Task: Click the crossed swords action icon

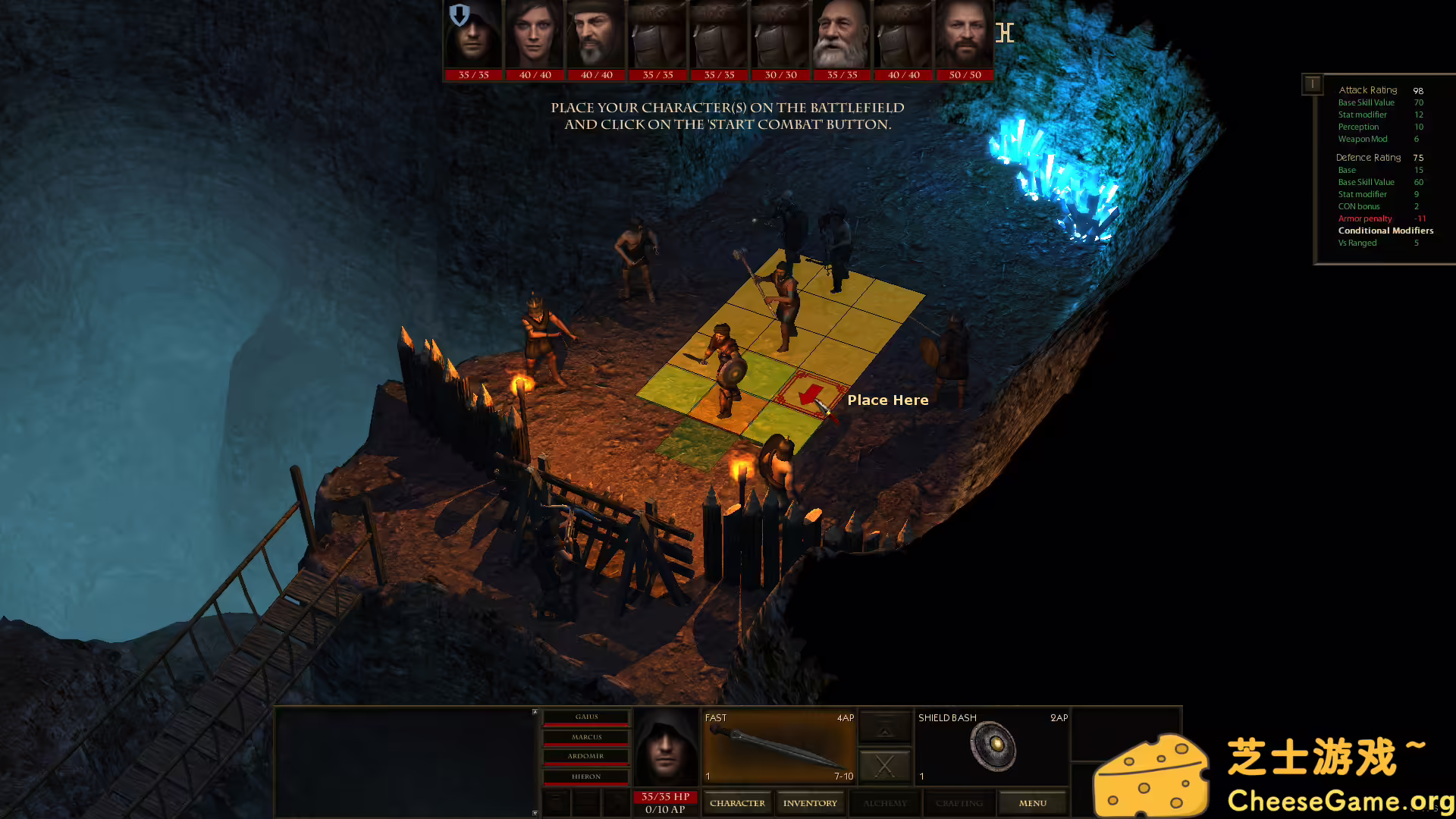Action: (884, 766)
